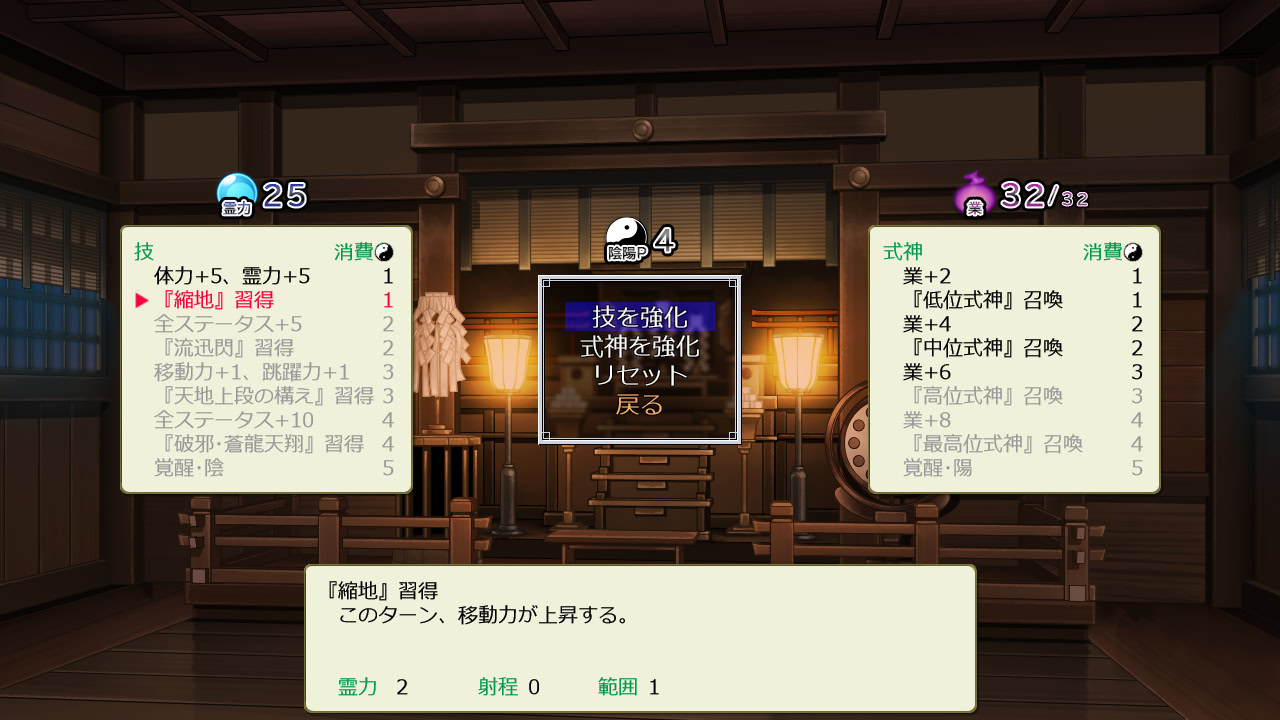Select 式神を強化 in the center menu

point(639,349)
